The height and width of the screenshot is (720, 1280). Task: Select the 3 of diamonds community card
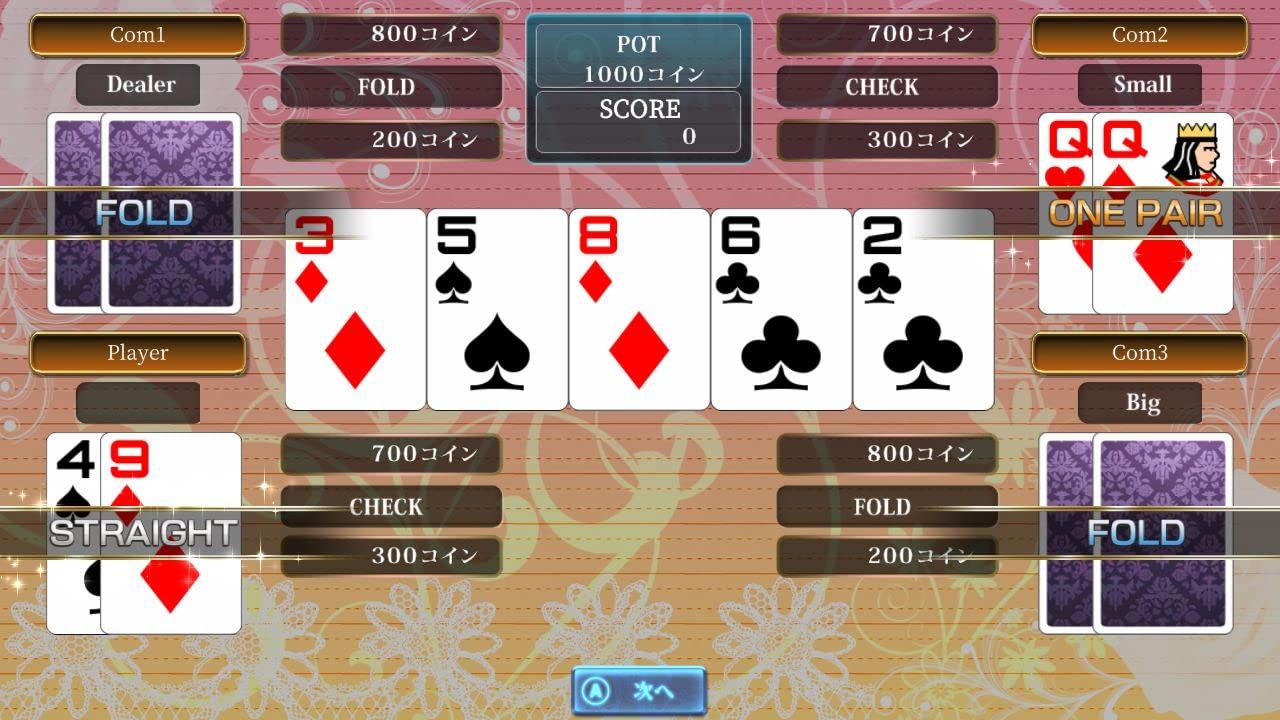(x=354, y=308)
